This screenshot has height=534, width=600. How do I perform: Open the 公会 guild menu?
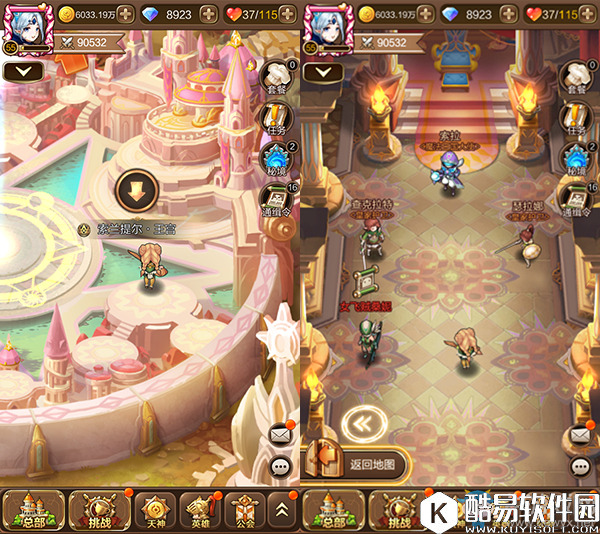[x=244, y=510]
